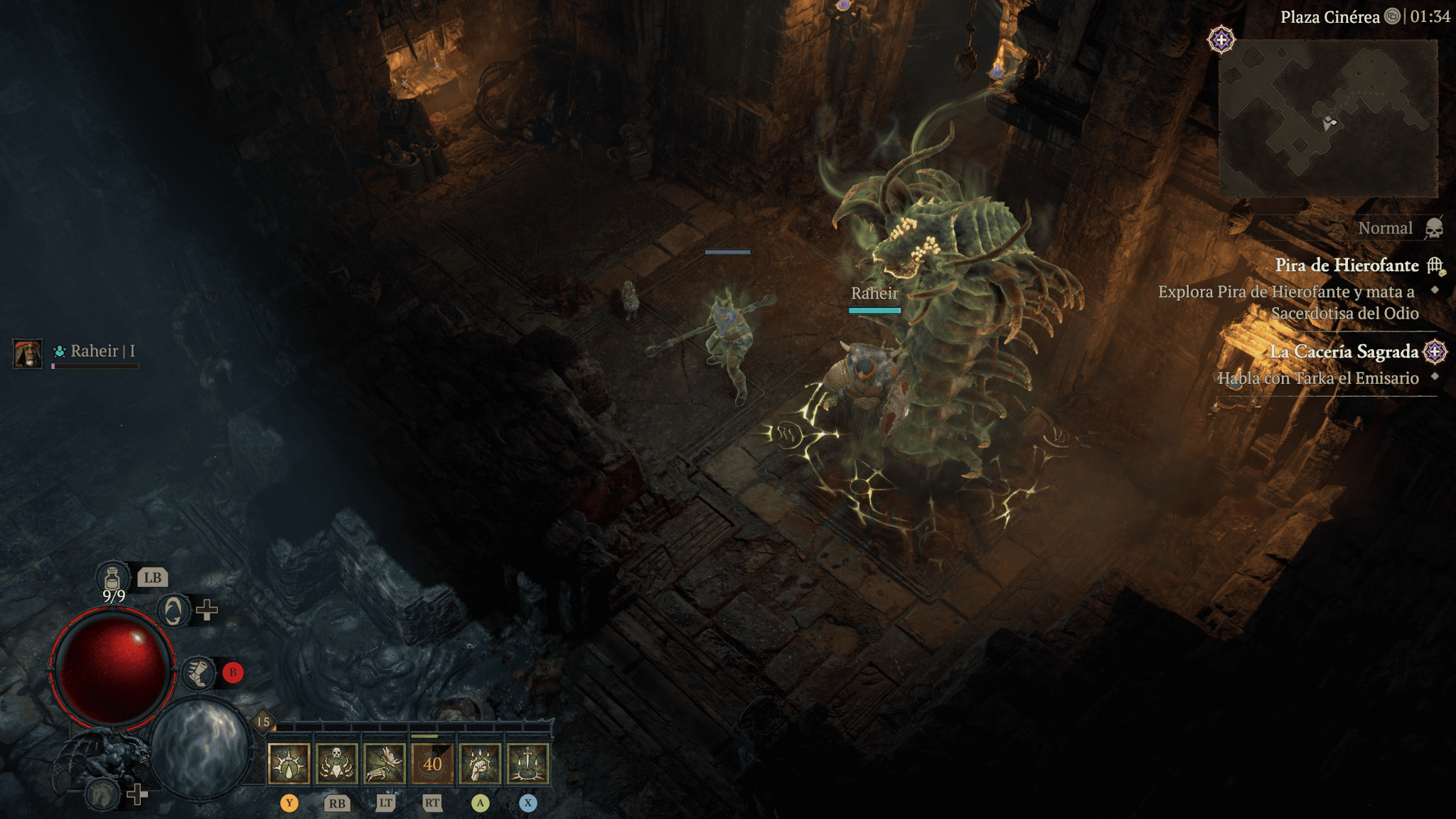Select the Pira de Hierofante objective
Image resolution: width=1456 pixels, height=819 pixels.
(x=1347, y=265)
